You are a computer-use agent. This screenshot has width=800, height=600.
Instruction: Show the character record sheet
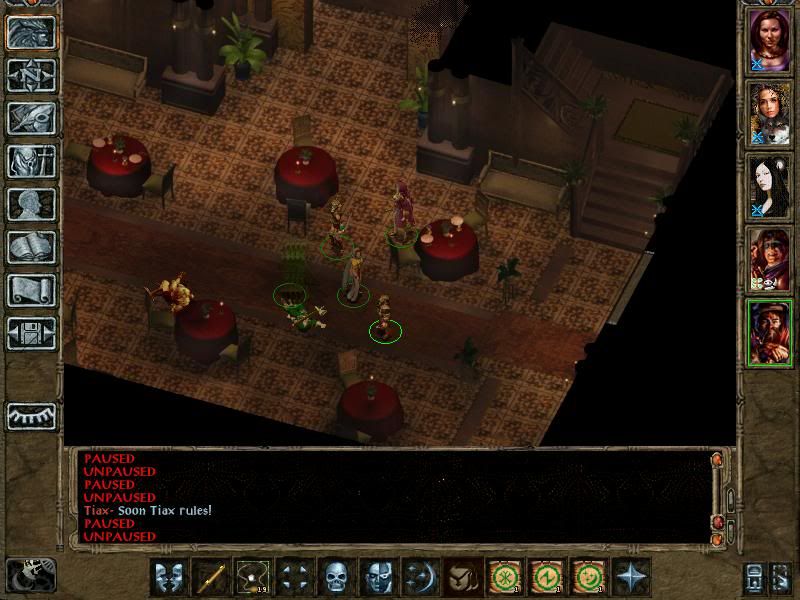tap(31, 204)
